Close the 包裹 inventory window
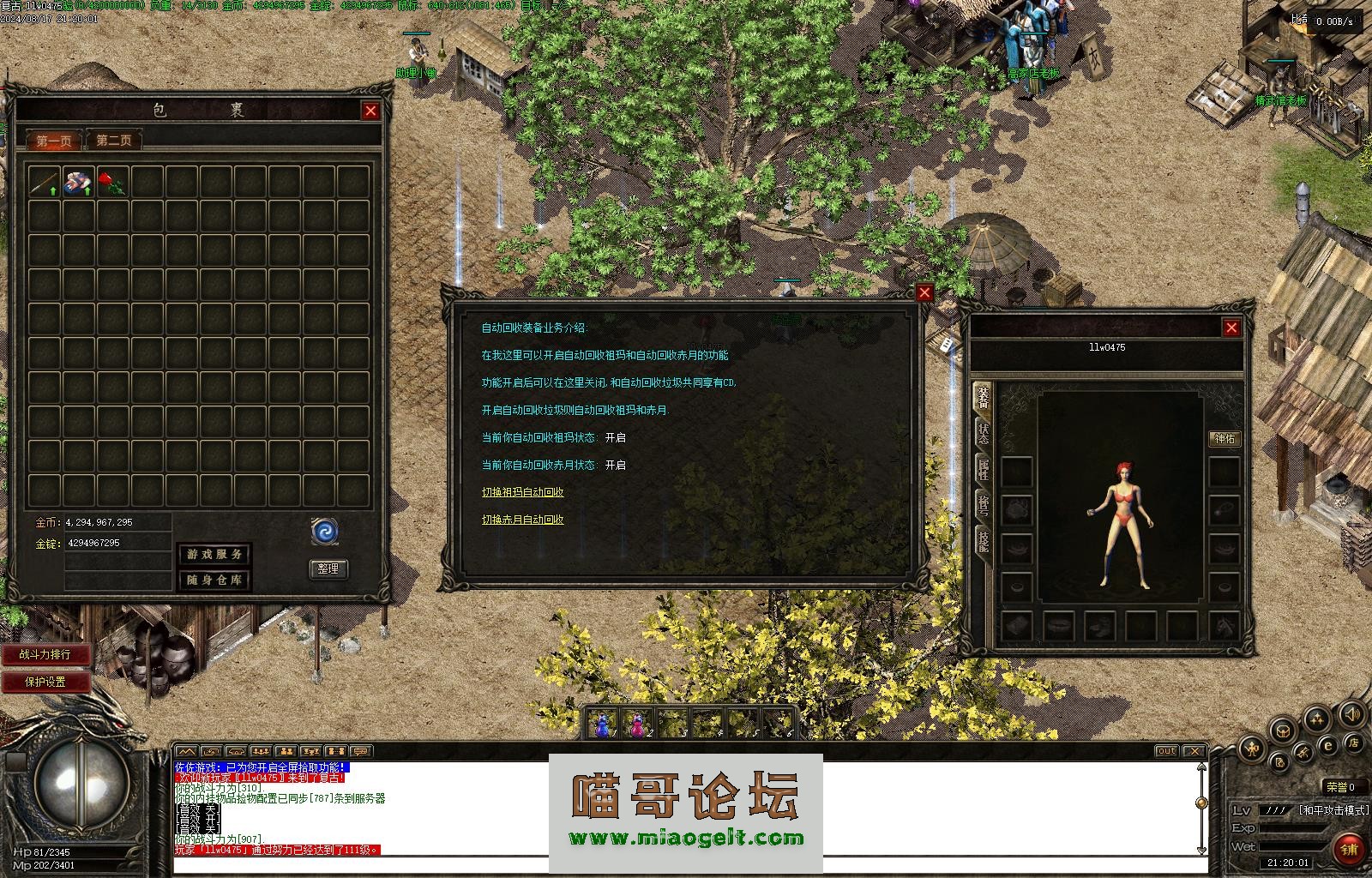The width and height of the screenshot is (1372, 878). pyautogui.click(x=370, y=111)
